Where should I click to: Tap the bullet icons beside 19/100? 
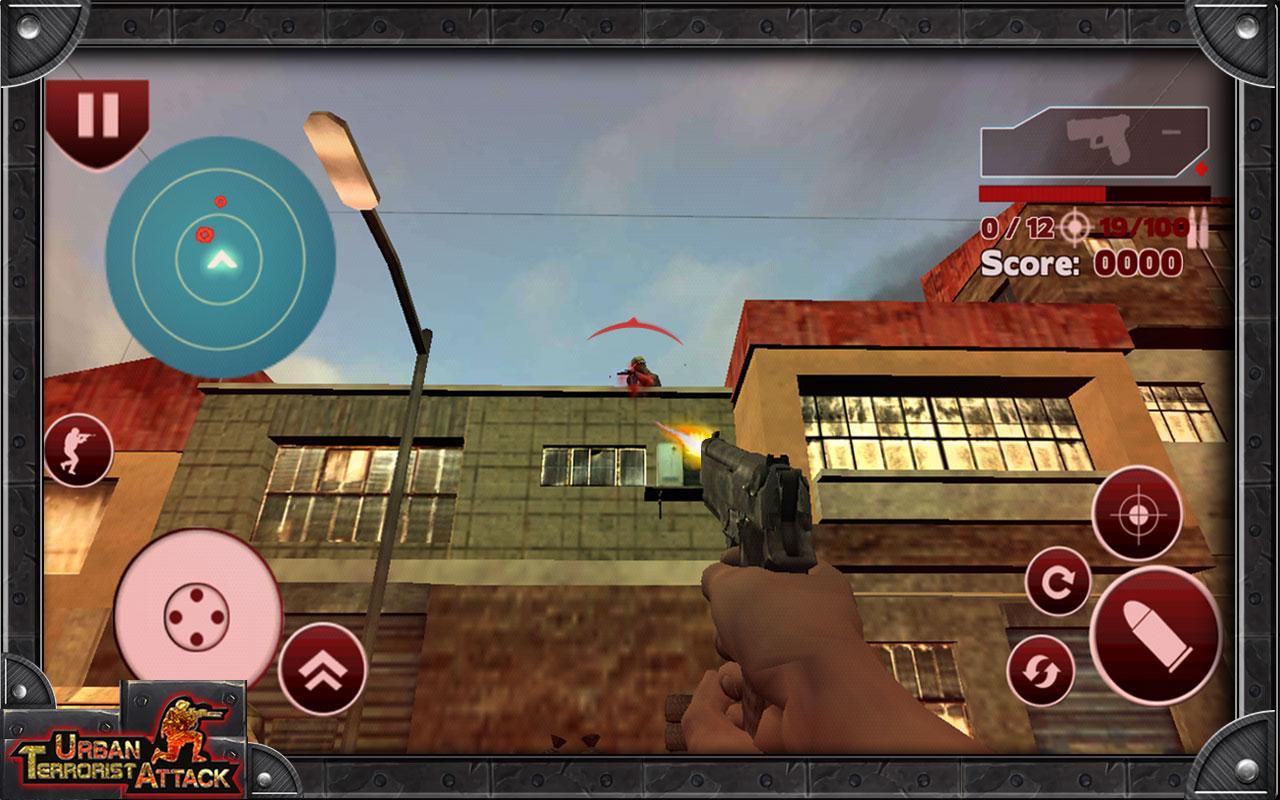point(1197,228)
